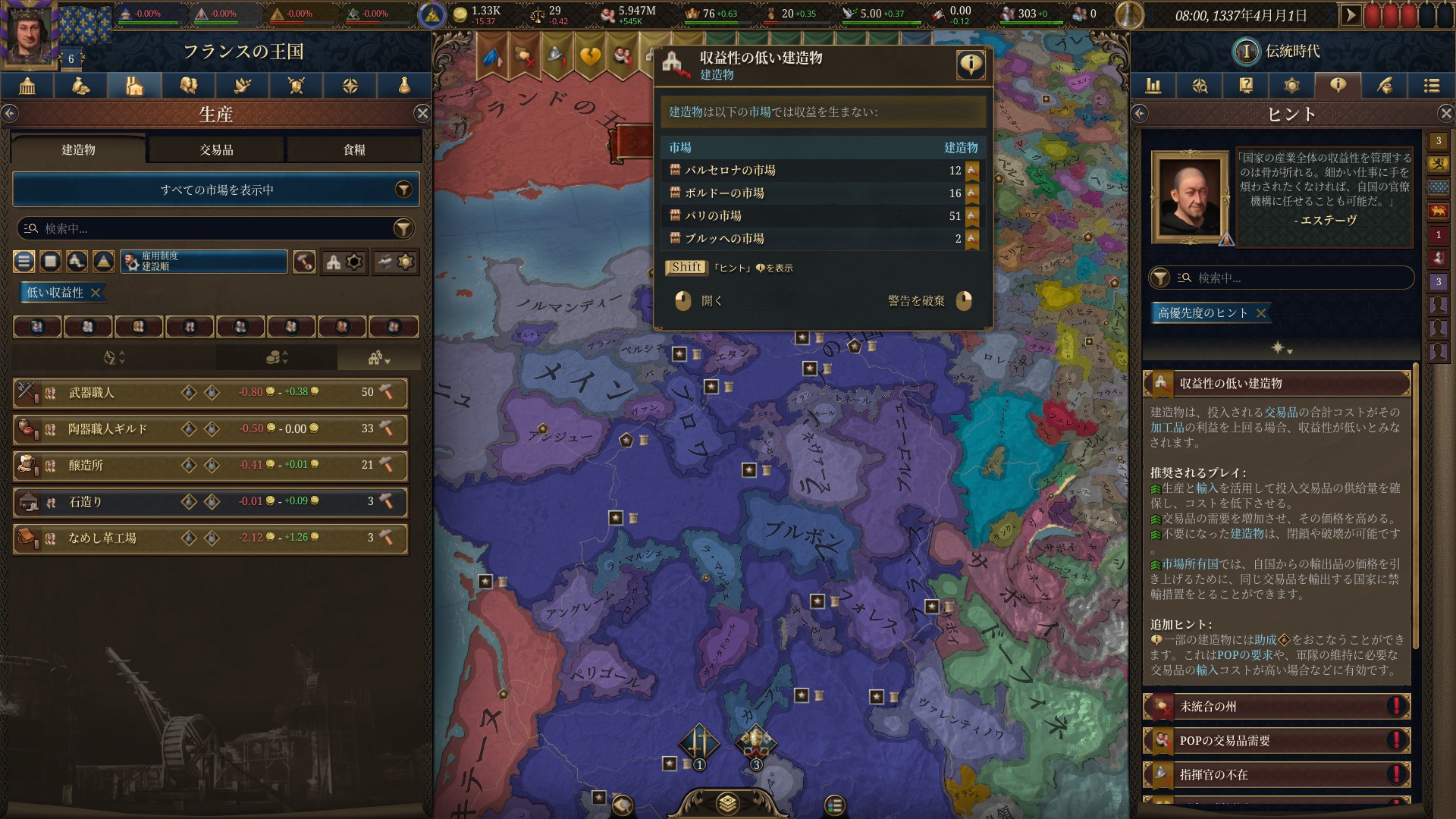
Task: Open the 雇用制度/建設順 sort dropdown
Action: [203, 262]
